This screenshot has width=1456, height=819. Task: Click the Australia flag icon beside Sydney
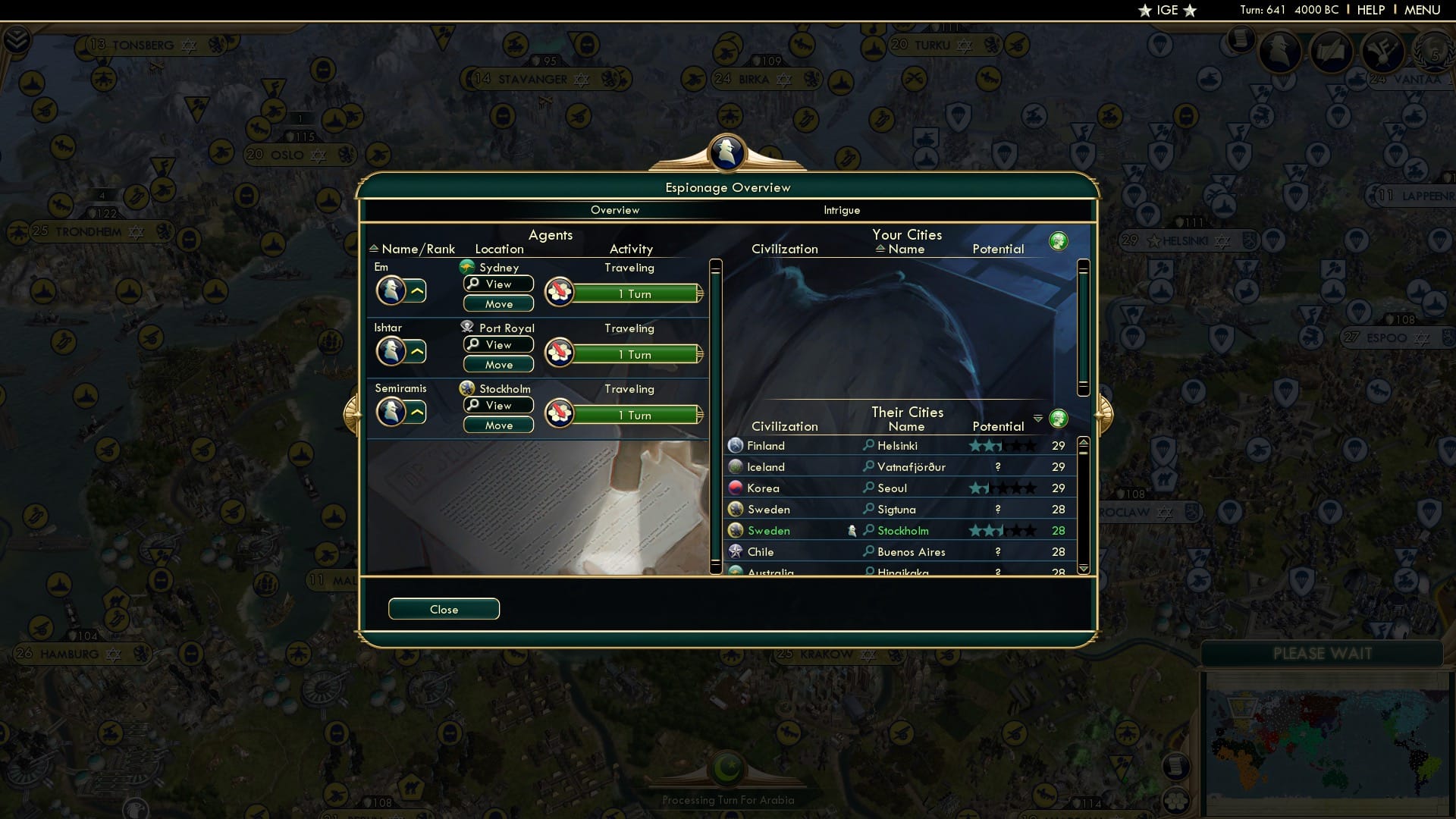point(466,267)
